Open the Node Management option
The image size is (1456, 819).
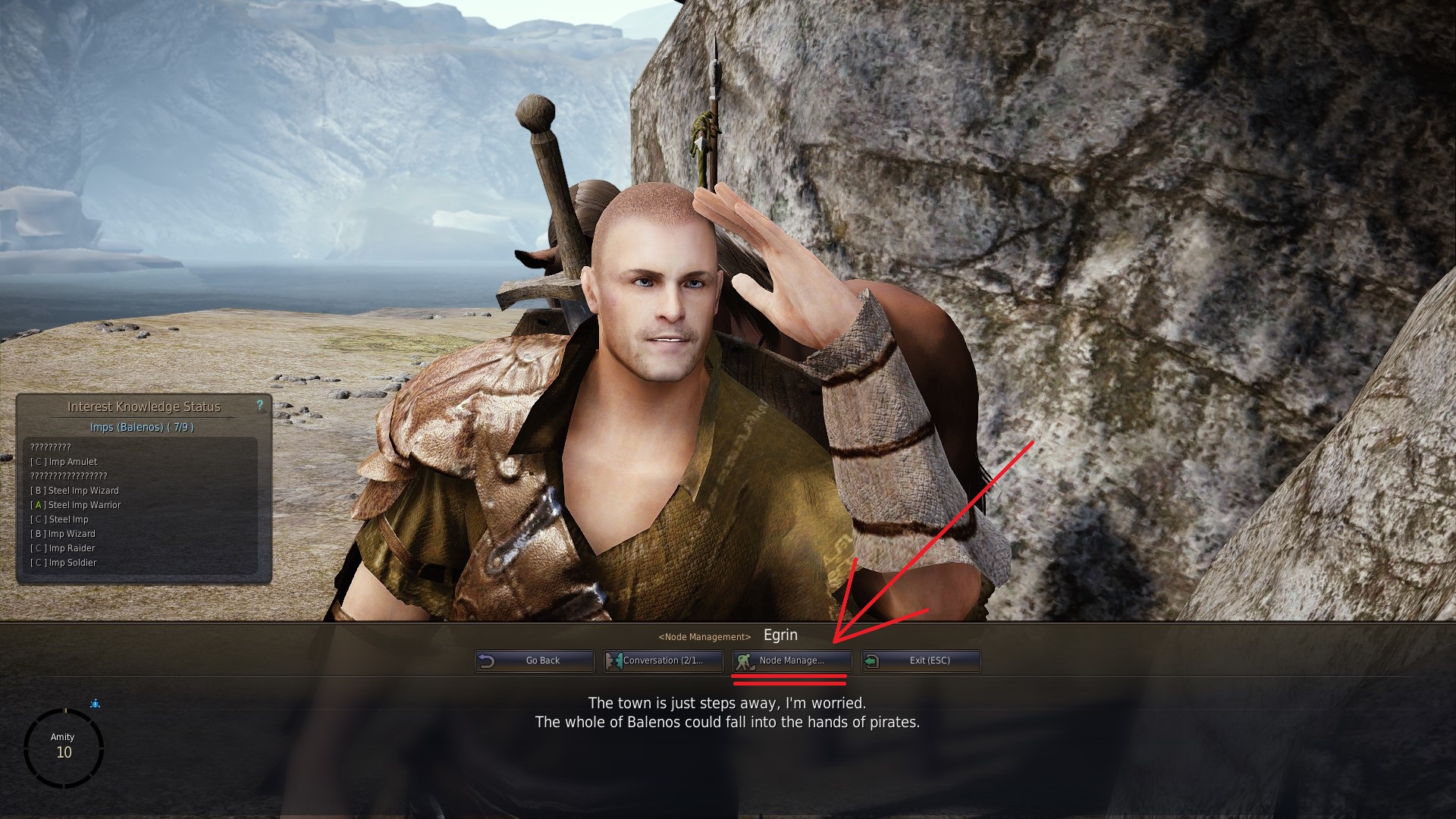click(792, 661)
